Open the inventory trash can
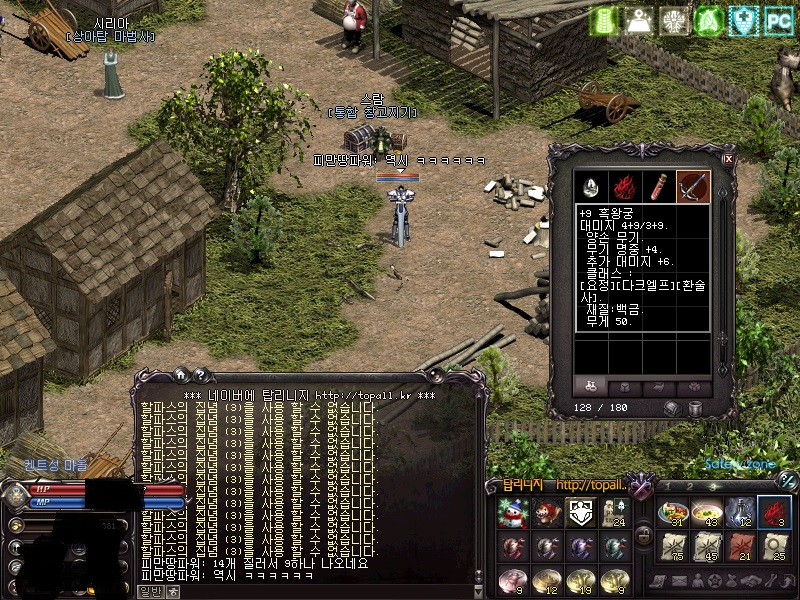800x600 pixels. tap(694, 409)
